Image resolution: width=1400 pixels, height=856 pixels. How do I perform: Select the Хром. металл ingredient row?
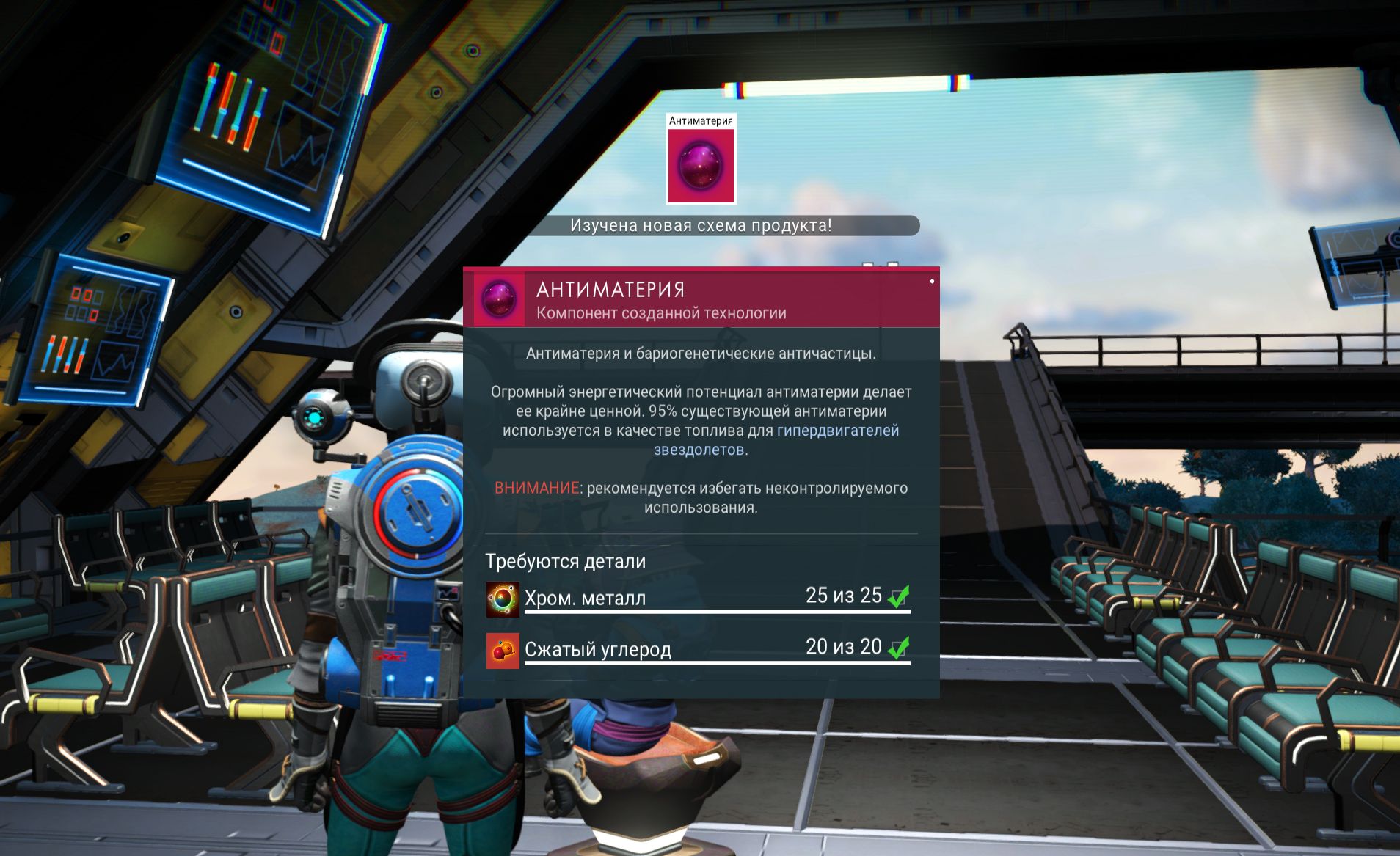click(x=697, y=598)
